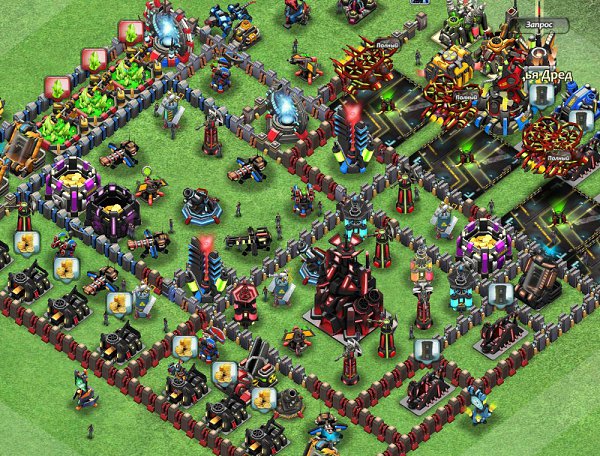
Task: Open the Запрос request bubble
Action: (537, 25)
